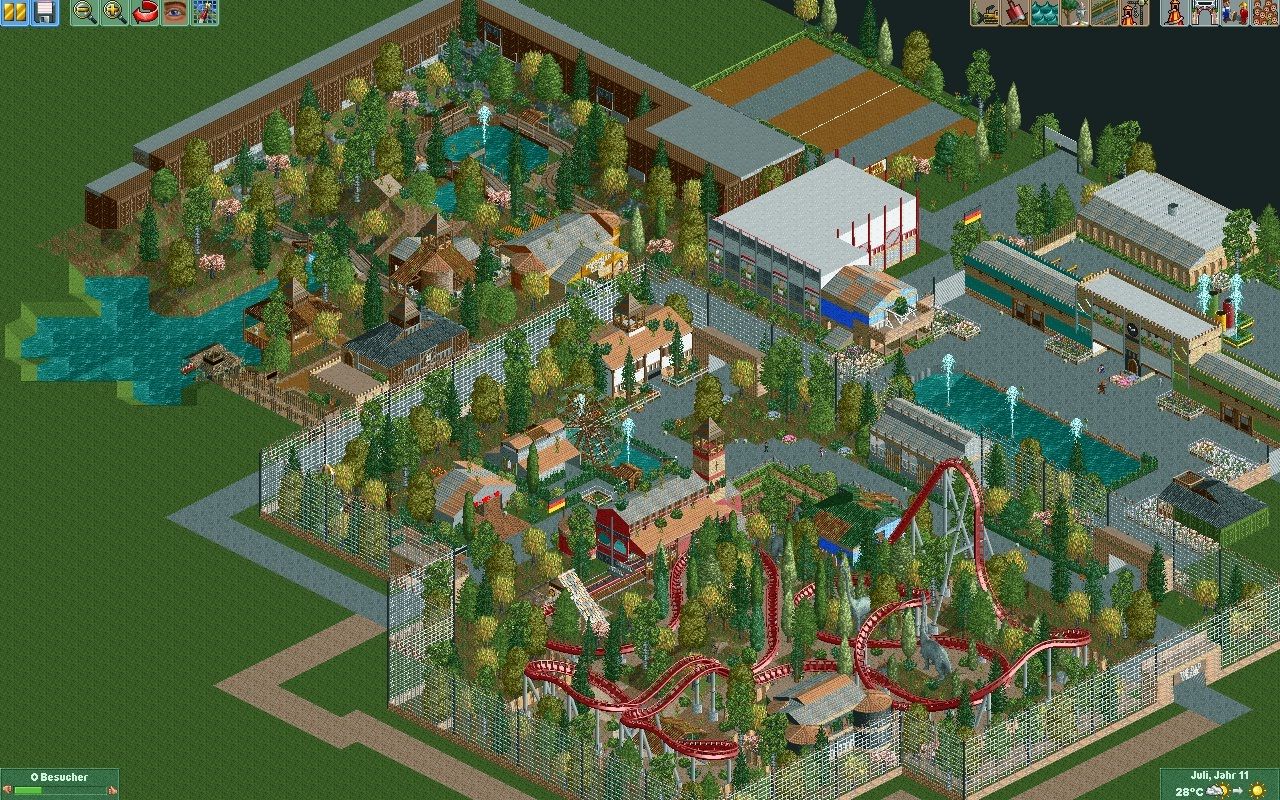Viewport: 1280px width, 800px height.
Task: Open the rides list carousel icon
Action: [1175, 13]
